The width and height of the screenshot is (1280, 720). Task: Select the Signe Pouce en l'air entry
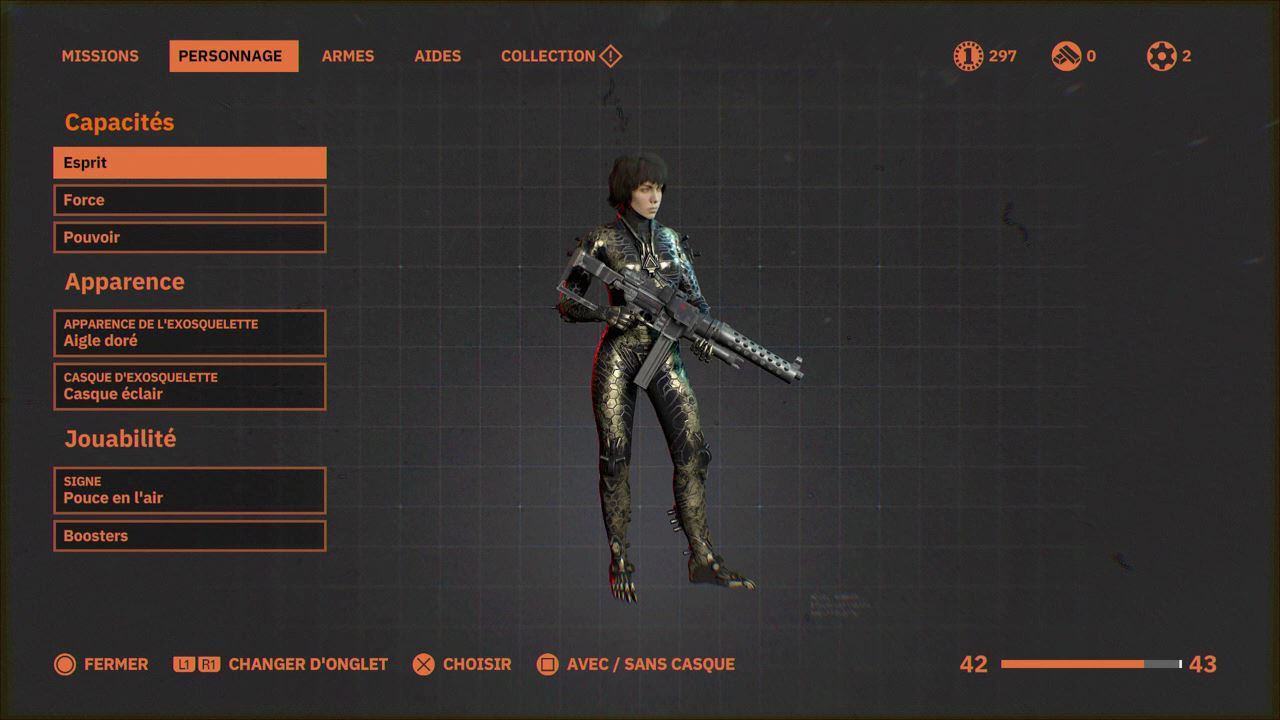190,490
